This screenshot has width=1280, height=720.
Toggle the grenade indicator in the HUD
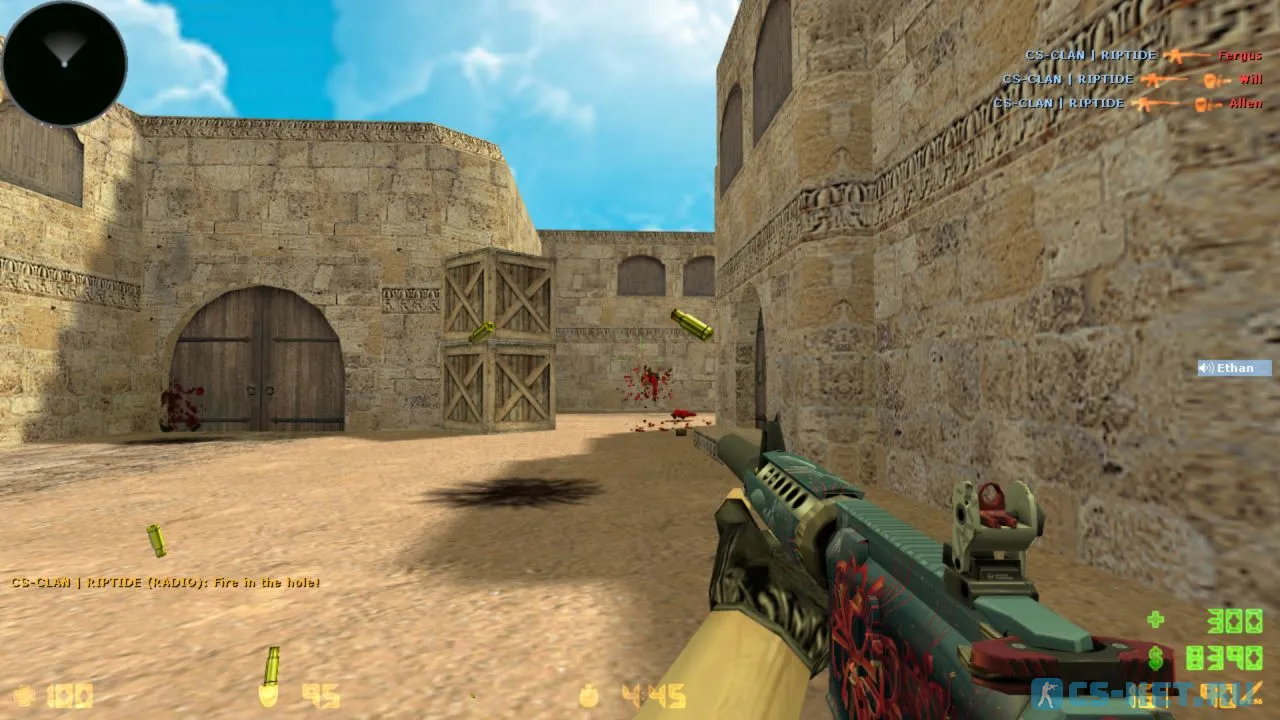click(x=588, y=696)
